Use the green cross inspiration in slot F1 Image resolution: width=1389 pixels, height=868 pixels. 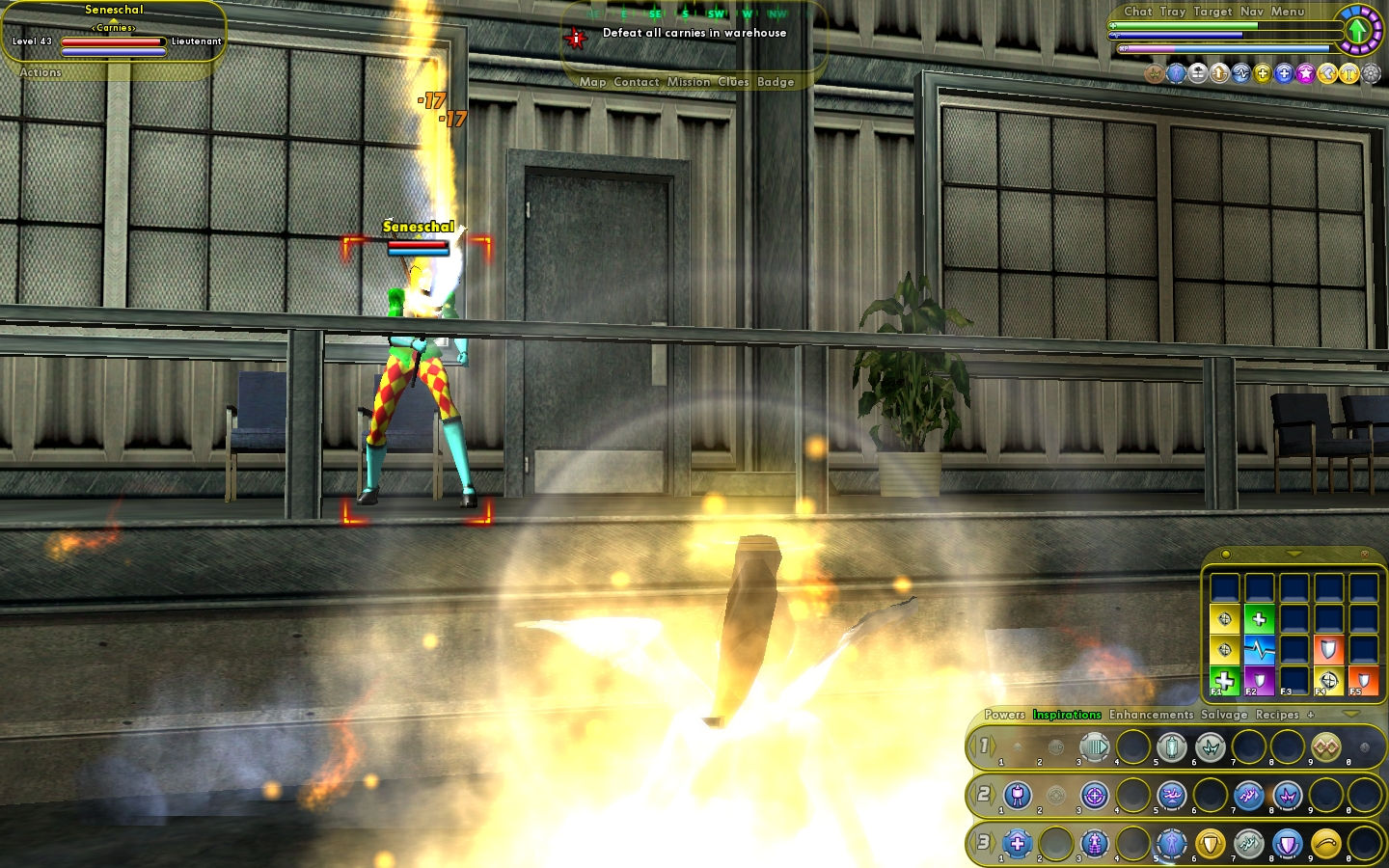point(1224,680)
